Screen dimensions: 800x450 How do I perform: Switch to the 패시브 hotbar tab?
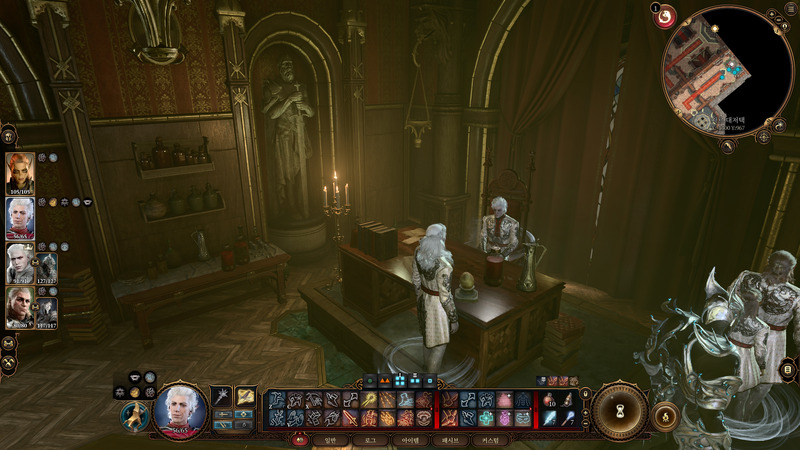[x=451, y=439]
